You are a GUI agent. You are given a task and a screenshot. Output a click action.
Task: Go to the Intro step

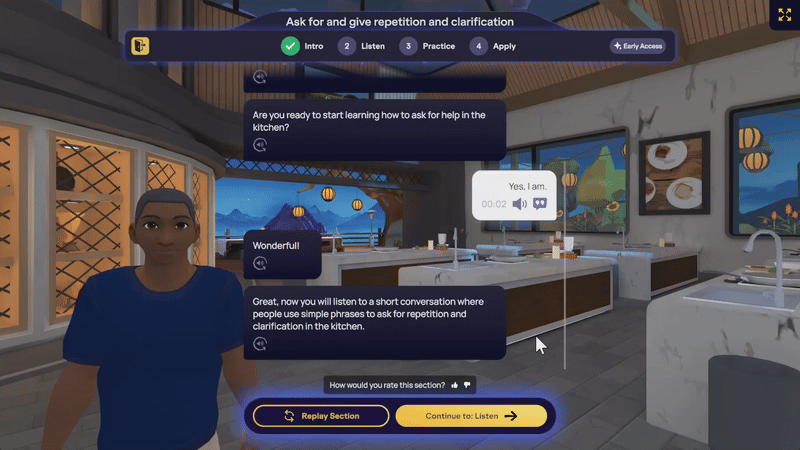tap(302, 46)
